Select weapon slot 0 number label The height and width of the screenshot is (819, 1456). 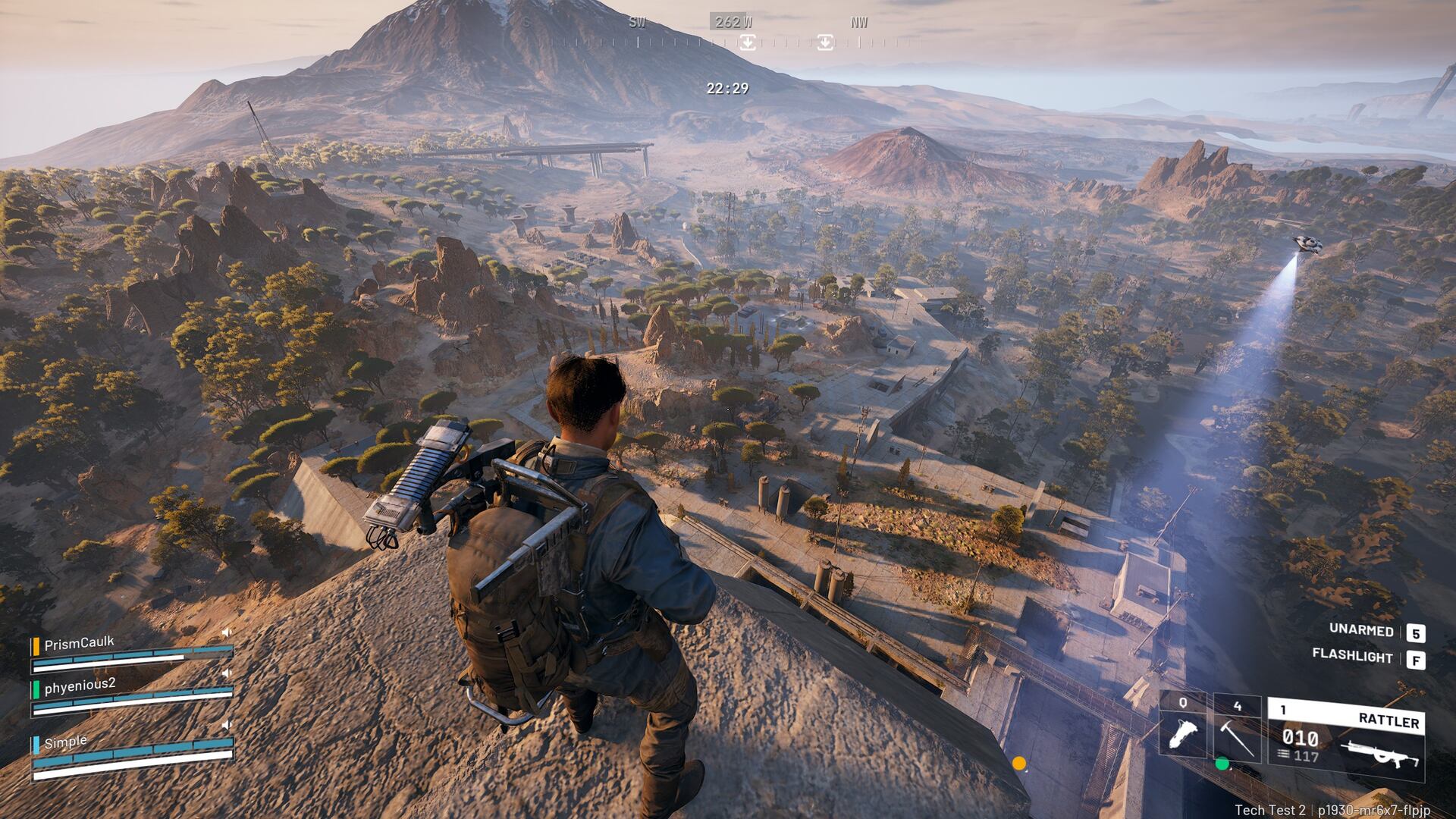pyautogui.click(x=1183, y=704)
